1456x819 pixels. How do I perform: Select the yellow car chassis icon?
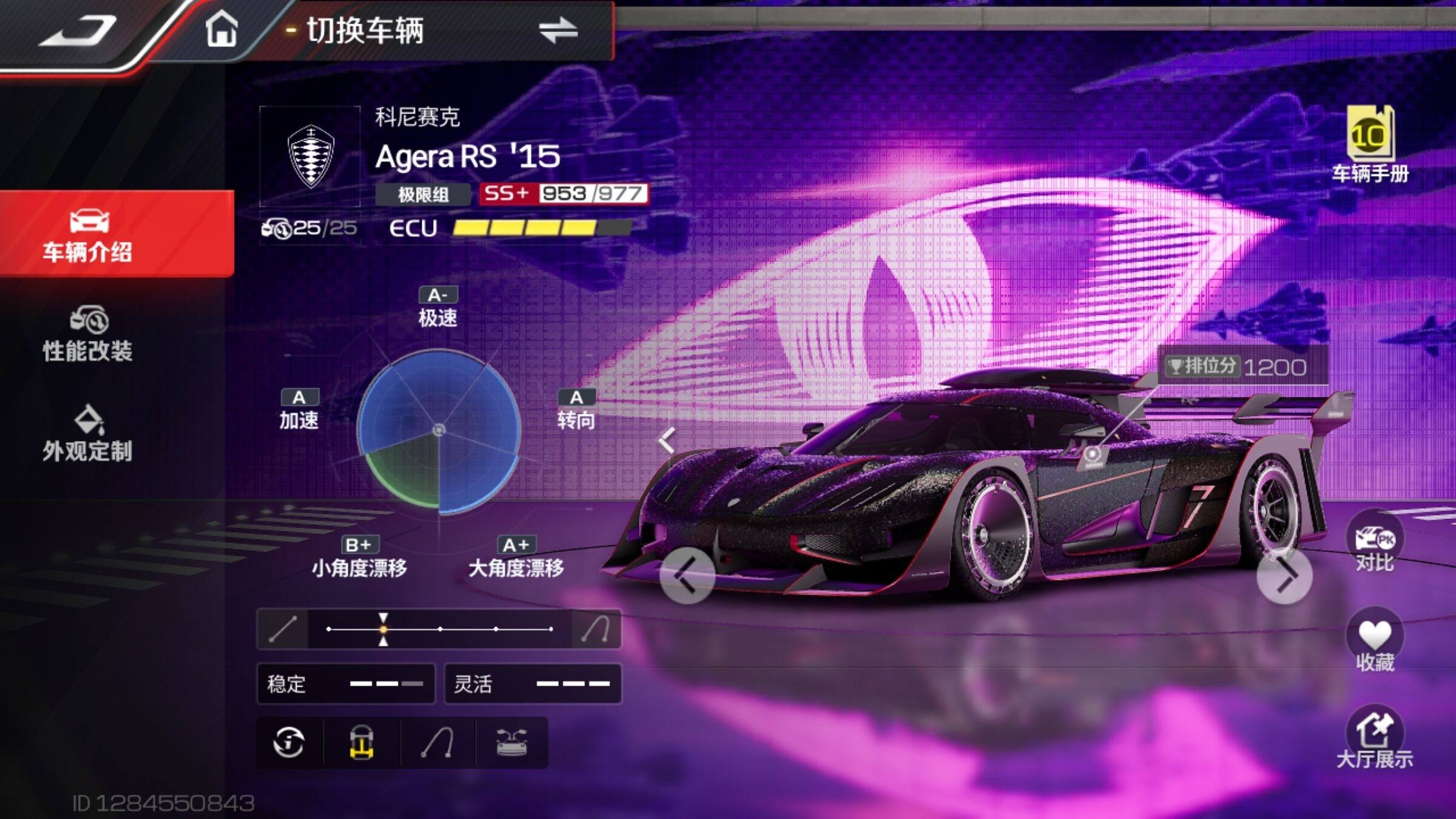pyautogui.click(x=362, y=743)
